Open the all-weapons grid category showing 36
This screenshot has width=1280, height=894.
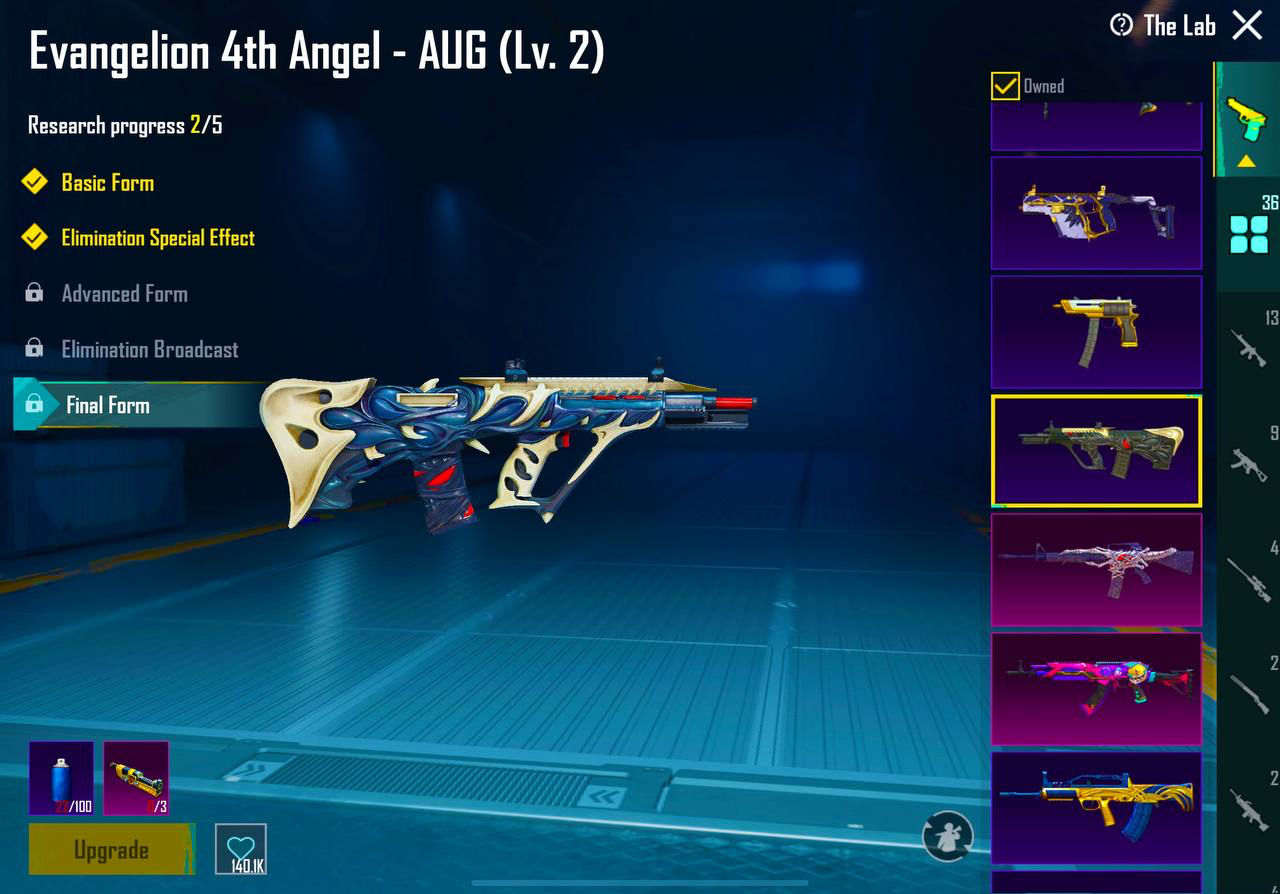1248,232
